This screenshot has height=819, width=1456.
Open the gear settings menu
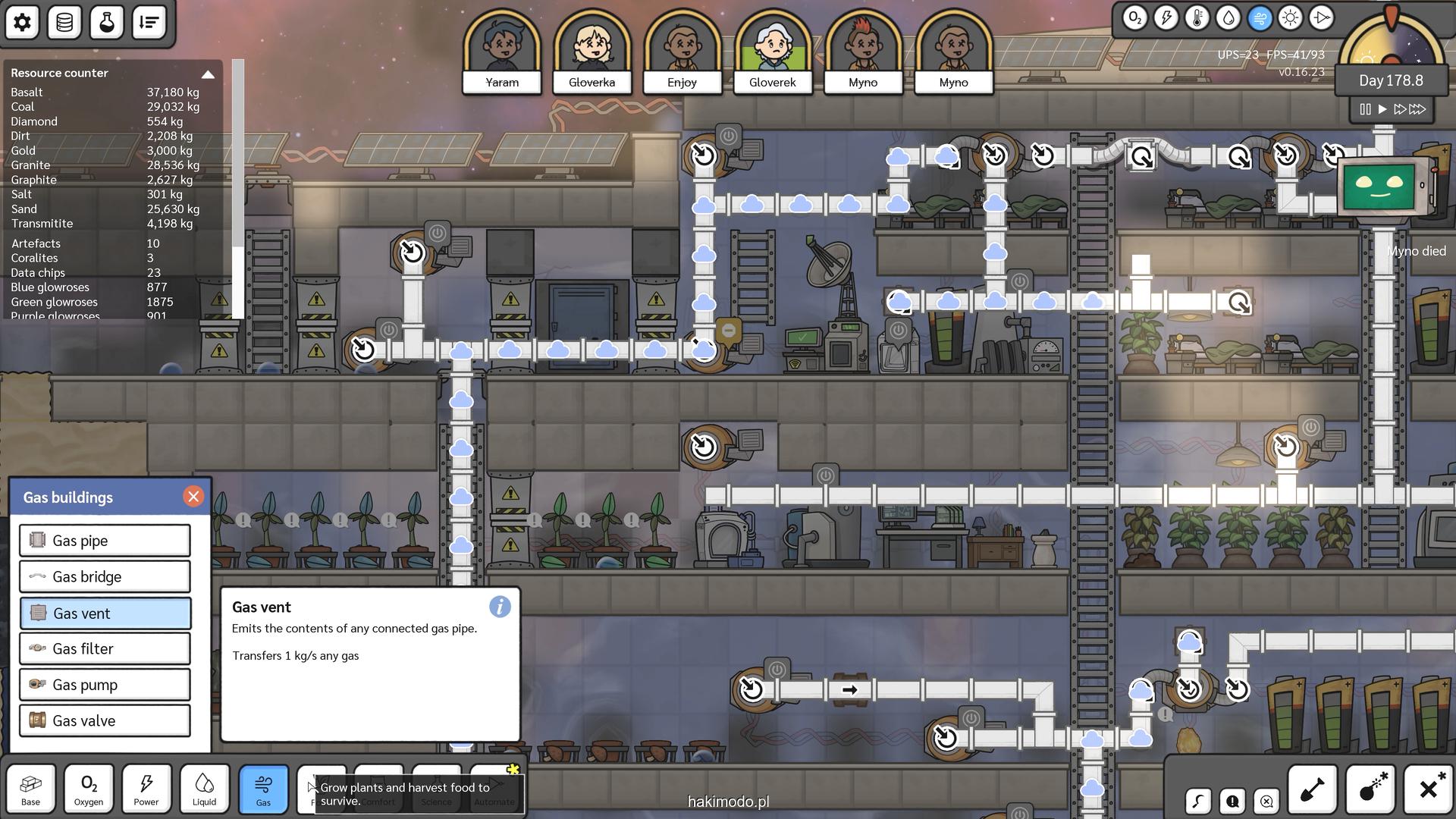coord(22,22)
